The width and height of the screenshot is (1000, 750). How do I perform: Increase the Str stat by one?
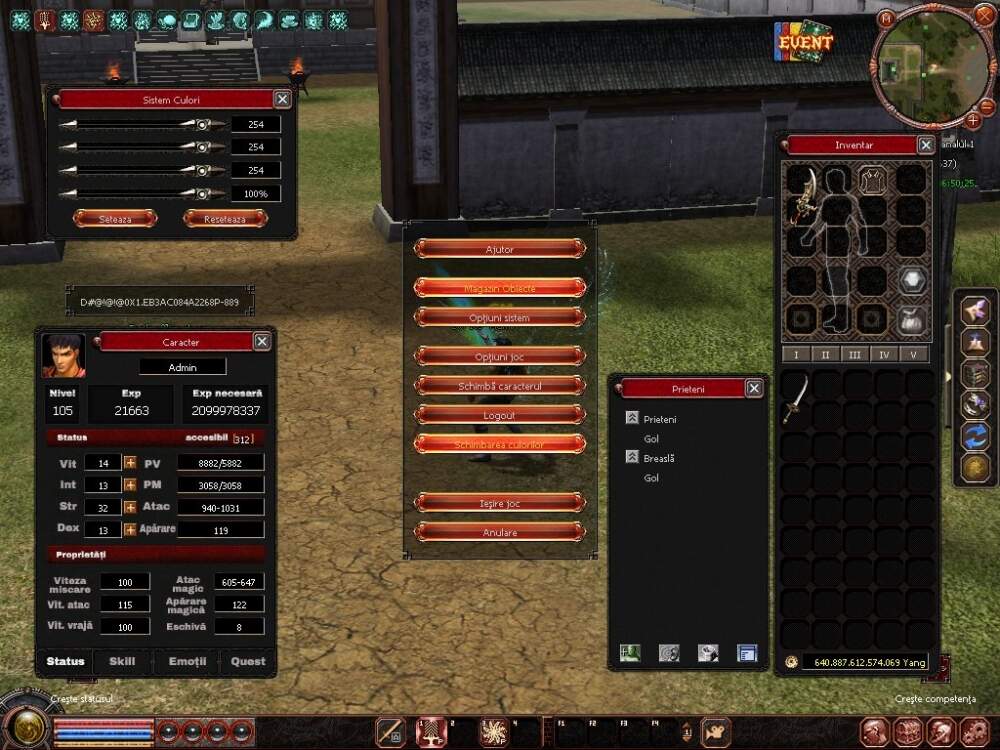(130, 507)
